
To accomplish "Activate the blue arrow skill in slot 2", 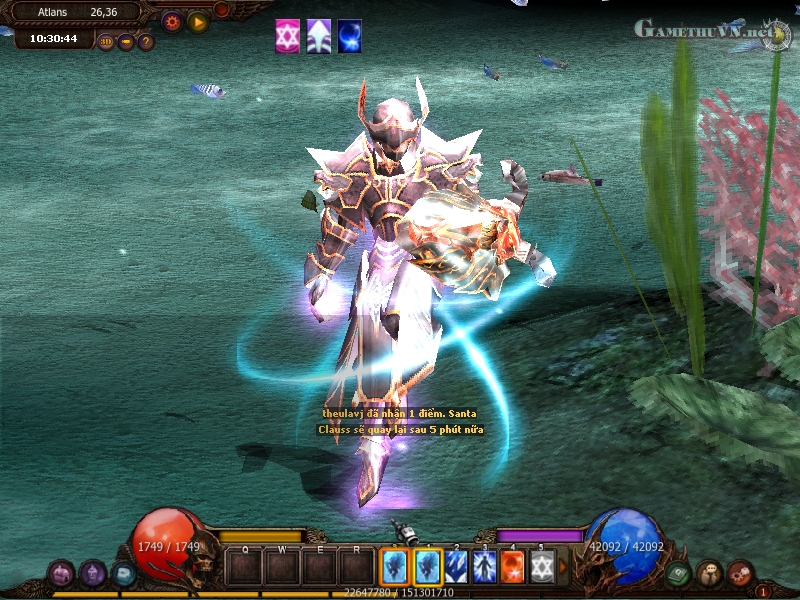I will click(457, 567).
